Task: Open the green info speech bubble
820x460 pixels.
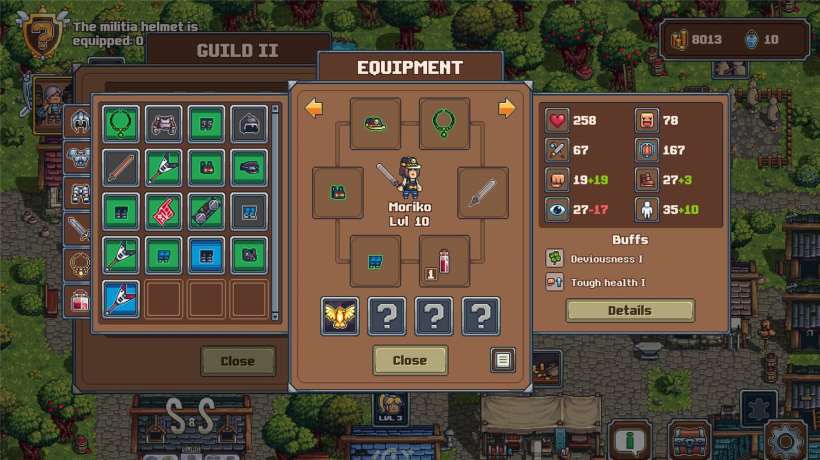Action: pyautogui.click(x=630, y=439)
